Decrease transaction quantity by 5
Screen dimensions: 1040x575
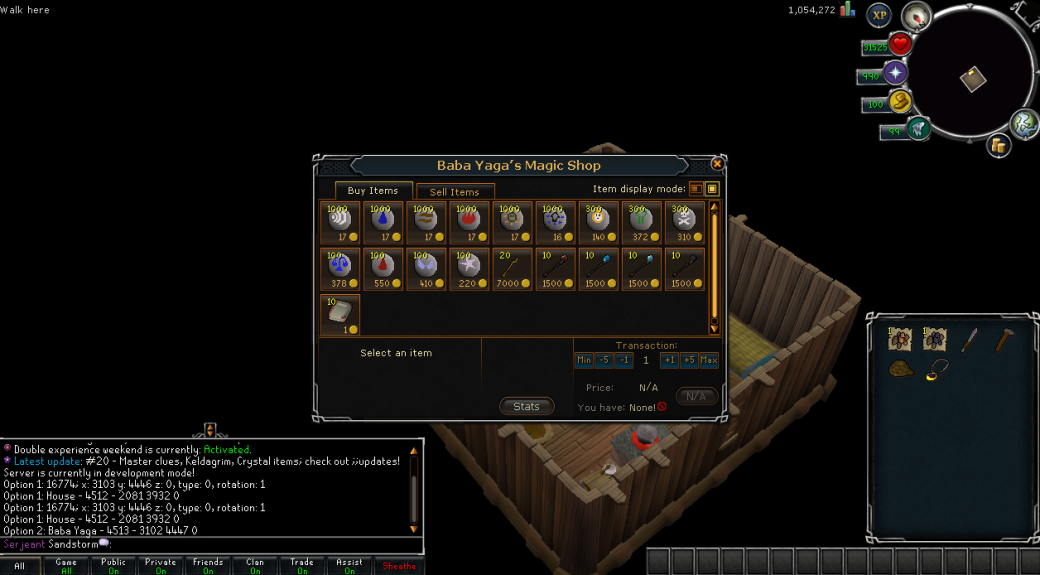[x=604, y=360]
